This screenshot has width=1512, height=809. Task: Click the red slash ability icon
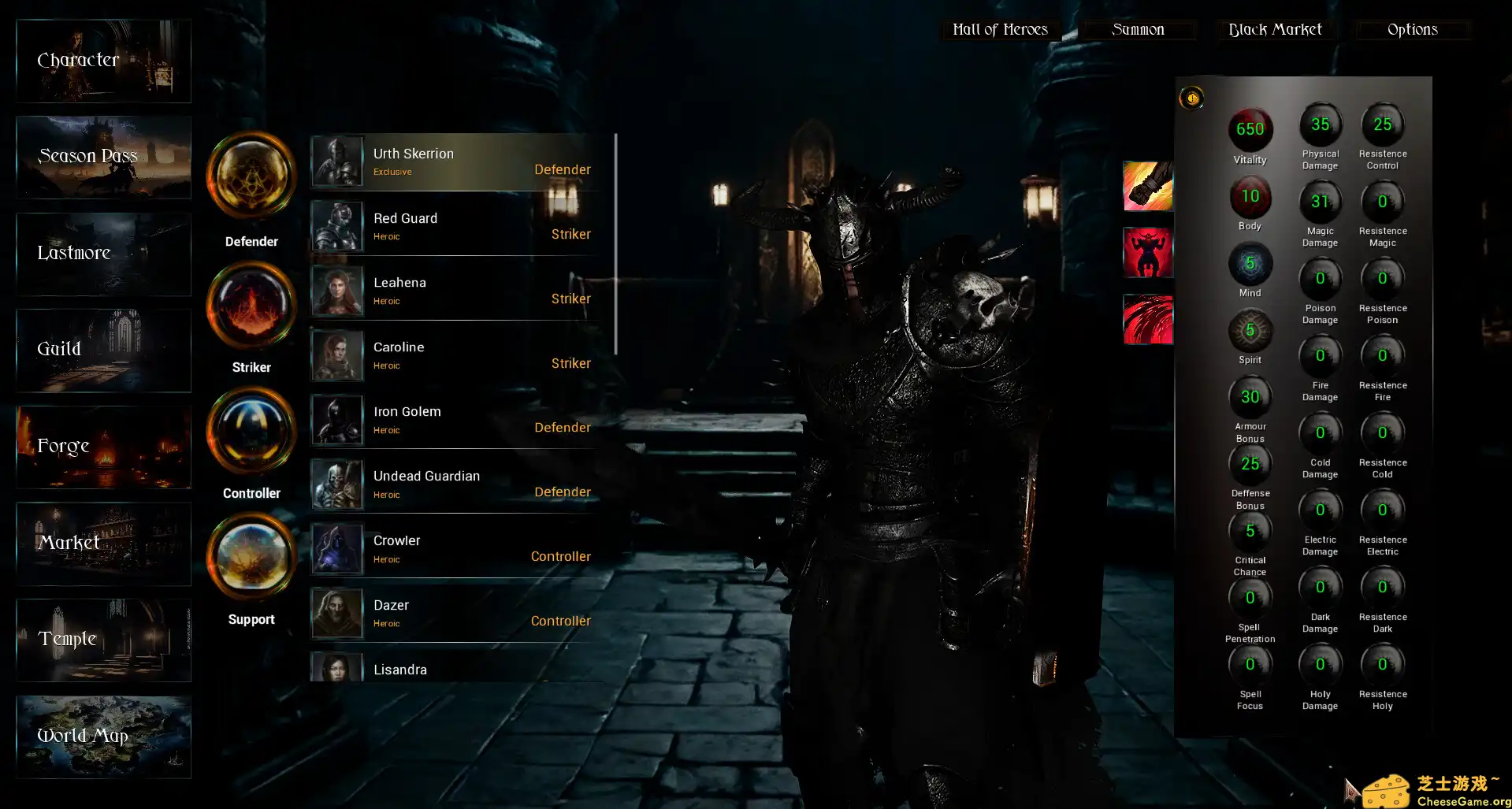(1147, 320)
